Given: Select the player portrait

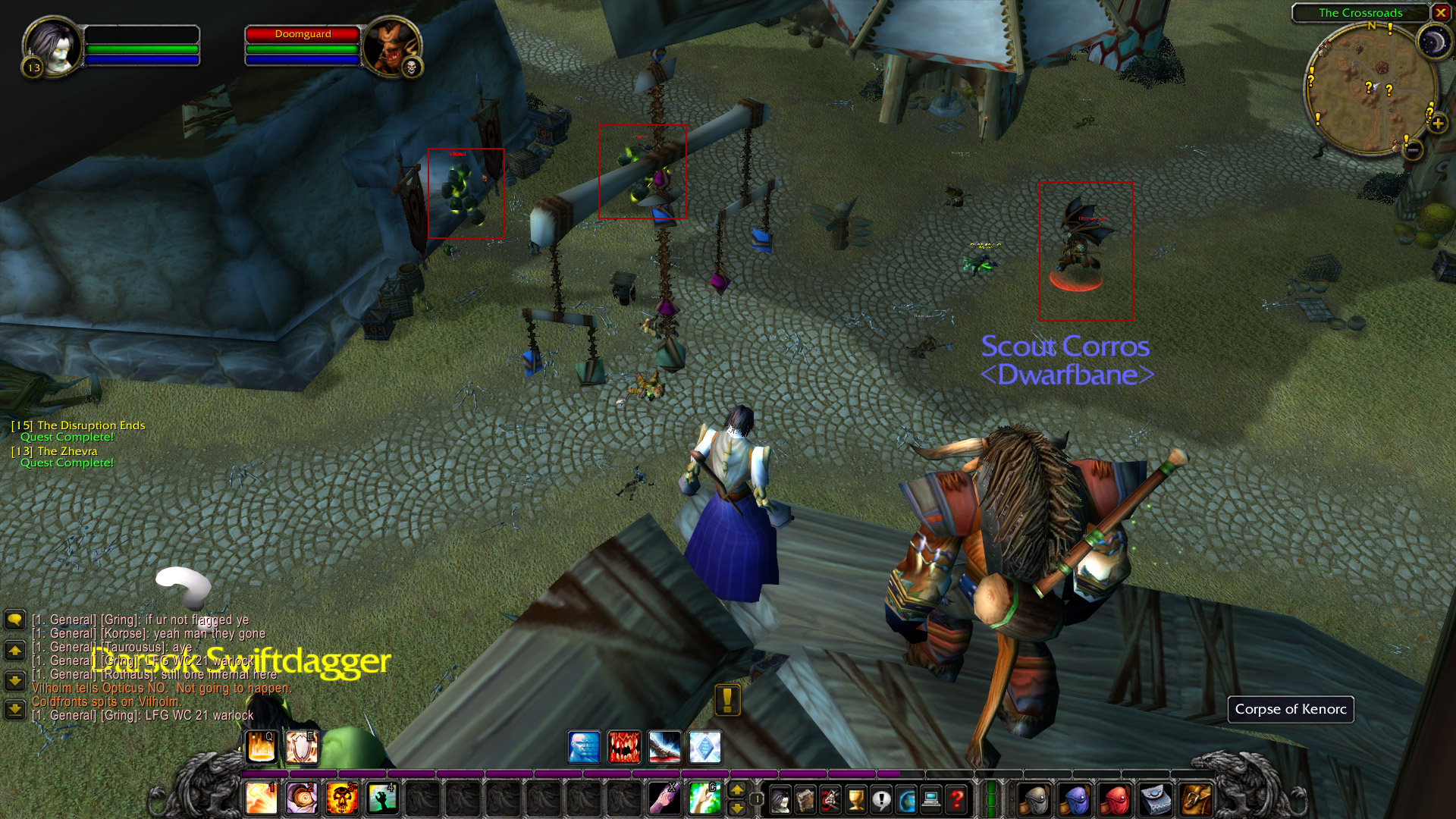Looking at the screenshot, I should (52, 47).
